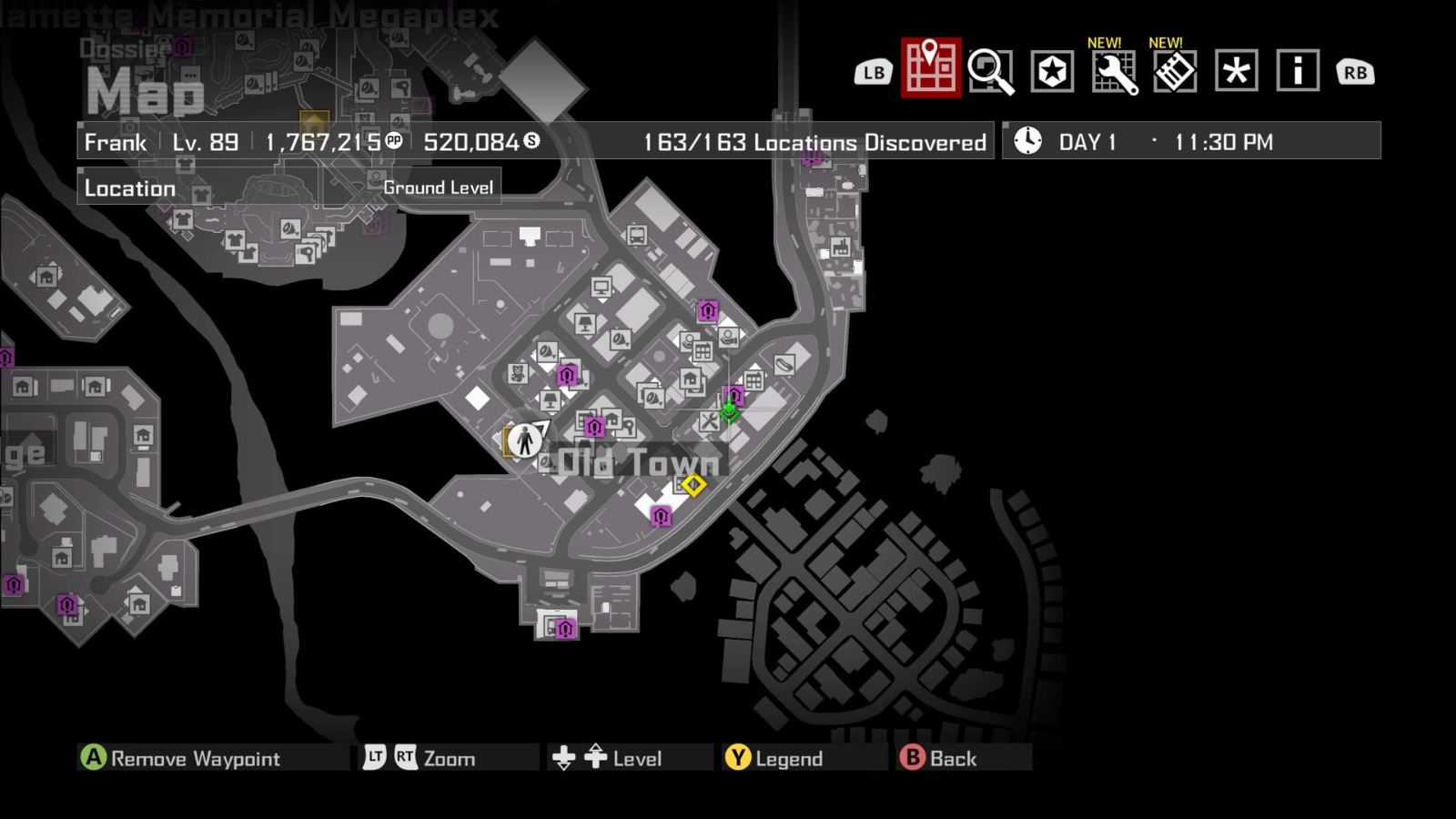
Task: Open the film strip icon marked NEW
Action: [1174, 71]
